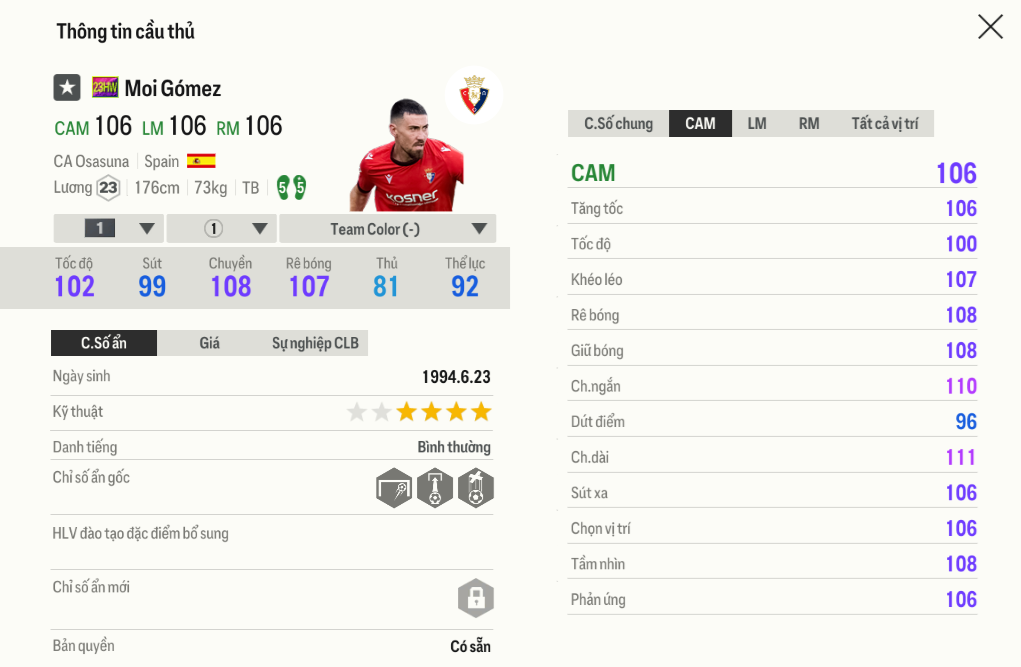Select the CAM position tab
The image size is (1021, 667).
pos(700,124)
